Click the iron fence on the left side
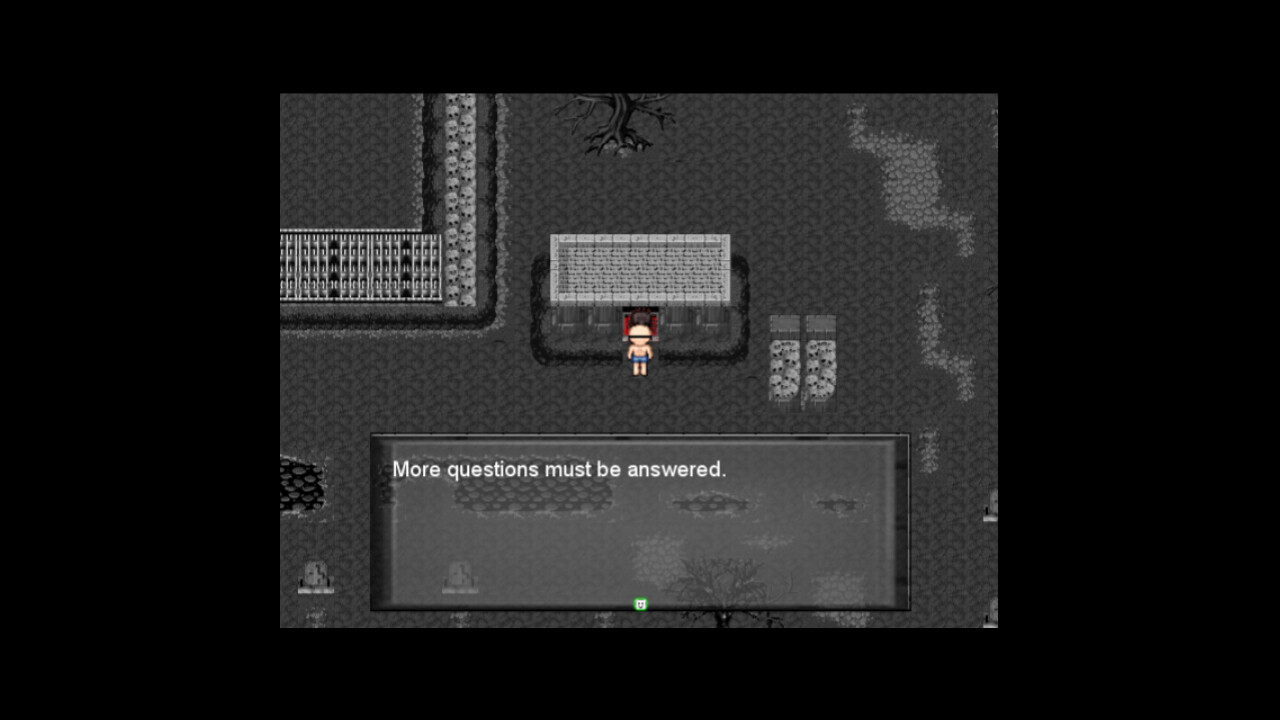The image size is (1280, 720). [x=360, y=267]
